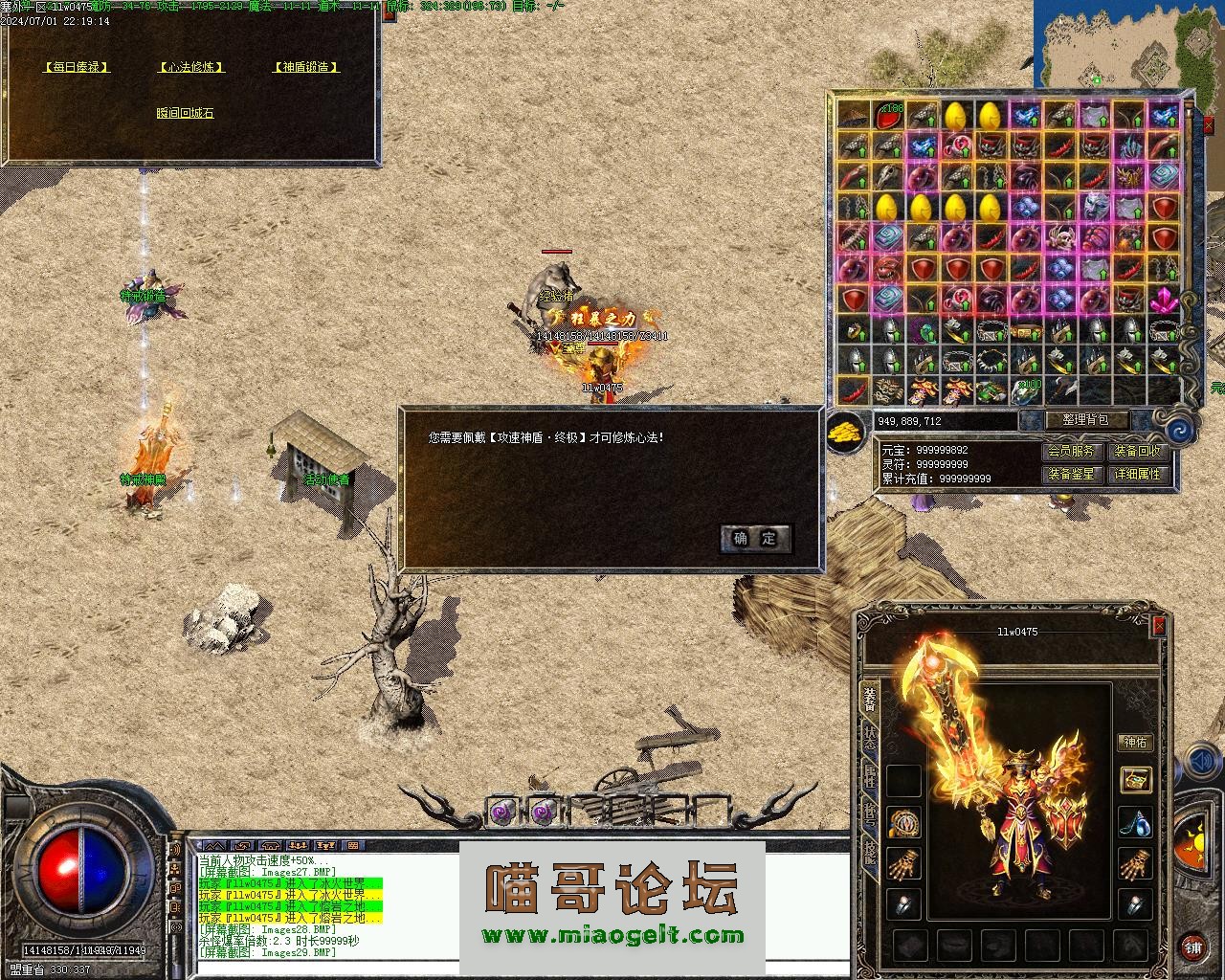
Task: Switch to the 技能 skills tab
Action: [x=869, y=851]
